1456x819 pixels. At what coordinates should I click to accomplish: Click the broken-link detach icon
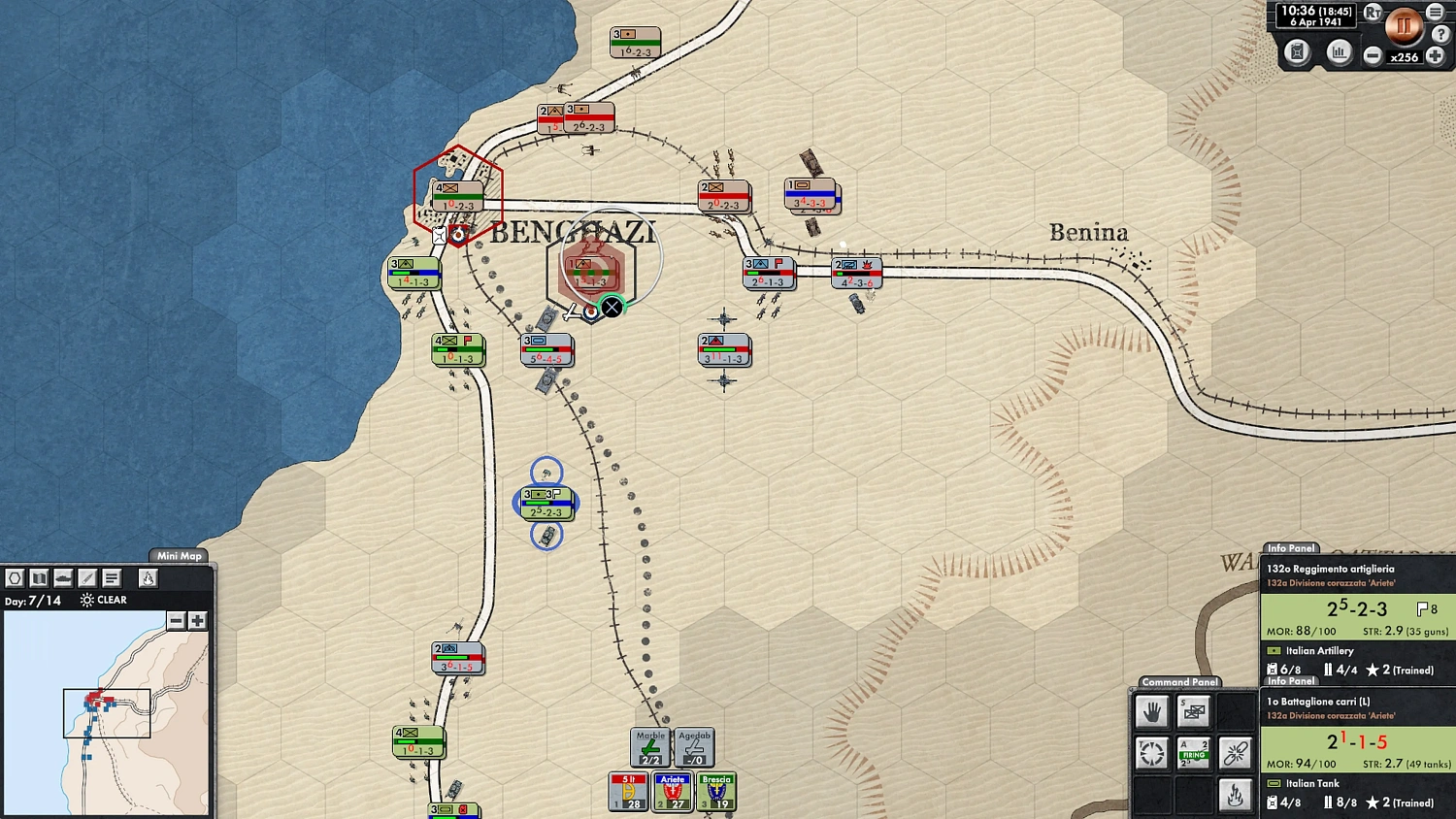point(1235,752)
